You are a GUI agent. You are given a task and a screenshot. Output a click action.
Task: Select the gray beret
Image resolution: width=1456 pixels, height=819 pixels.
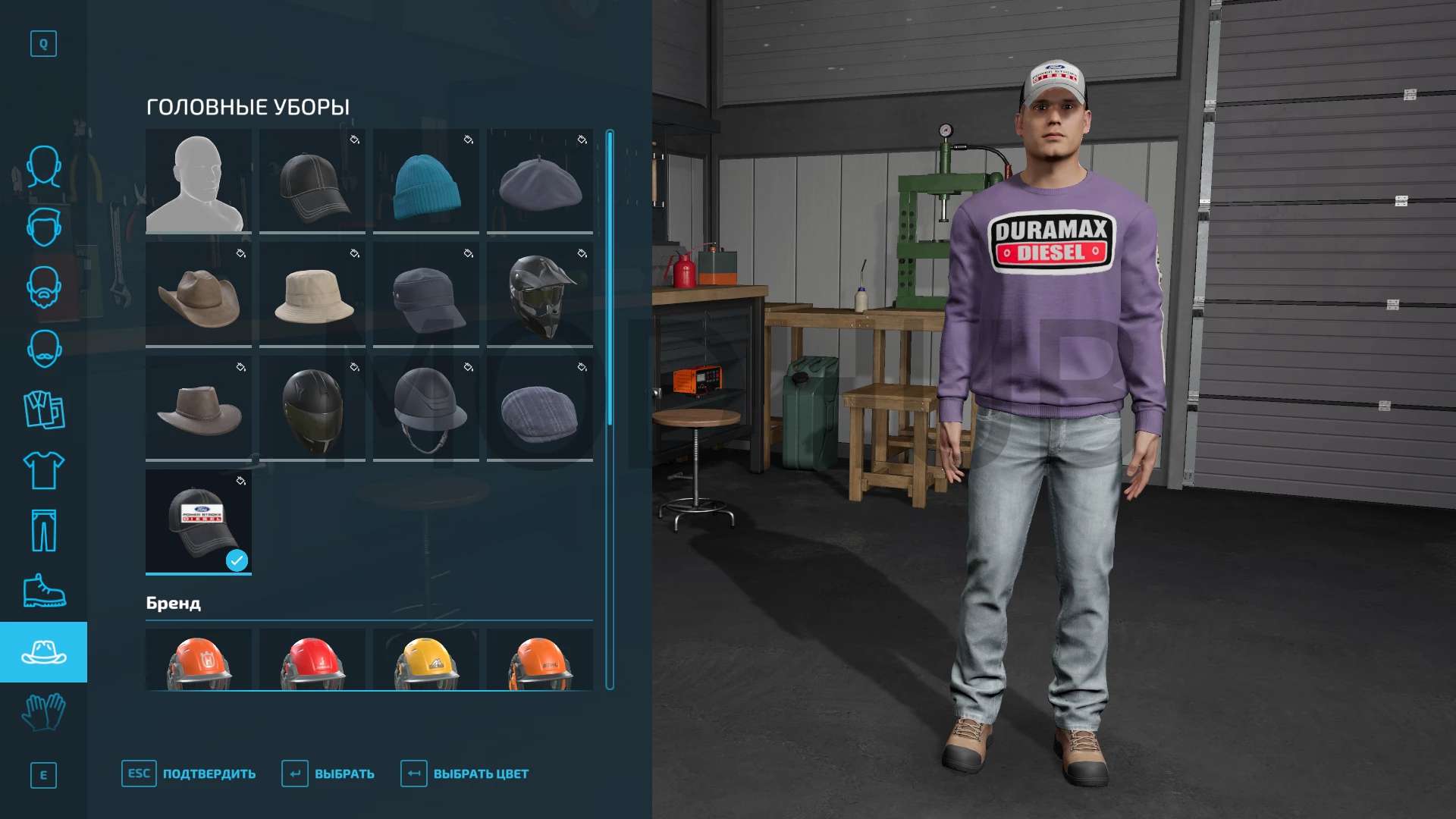[x=539, y=181]
